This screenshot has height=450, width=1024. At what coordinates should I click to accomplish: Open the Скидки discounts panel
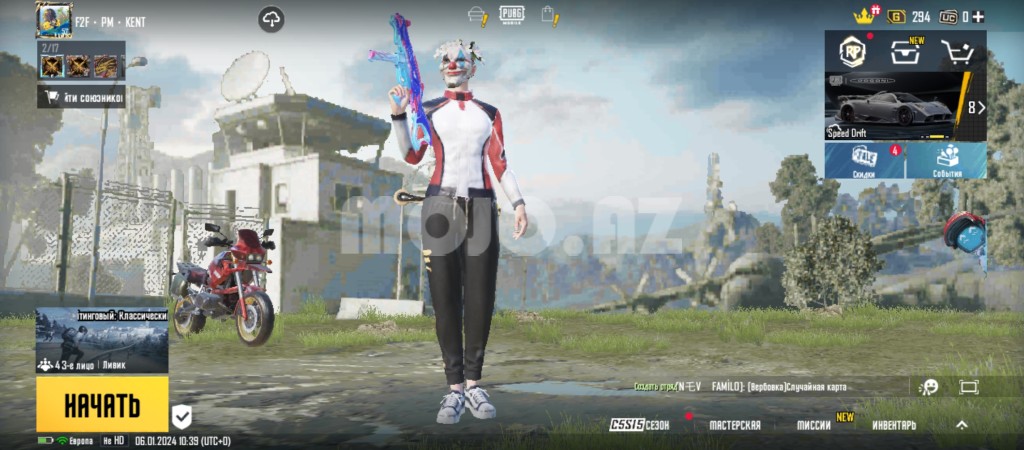point(864,160)
